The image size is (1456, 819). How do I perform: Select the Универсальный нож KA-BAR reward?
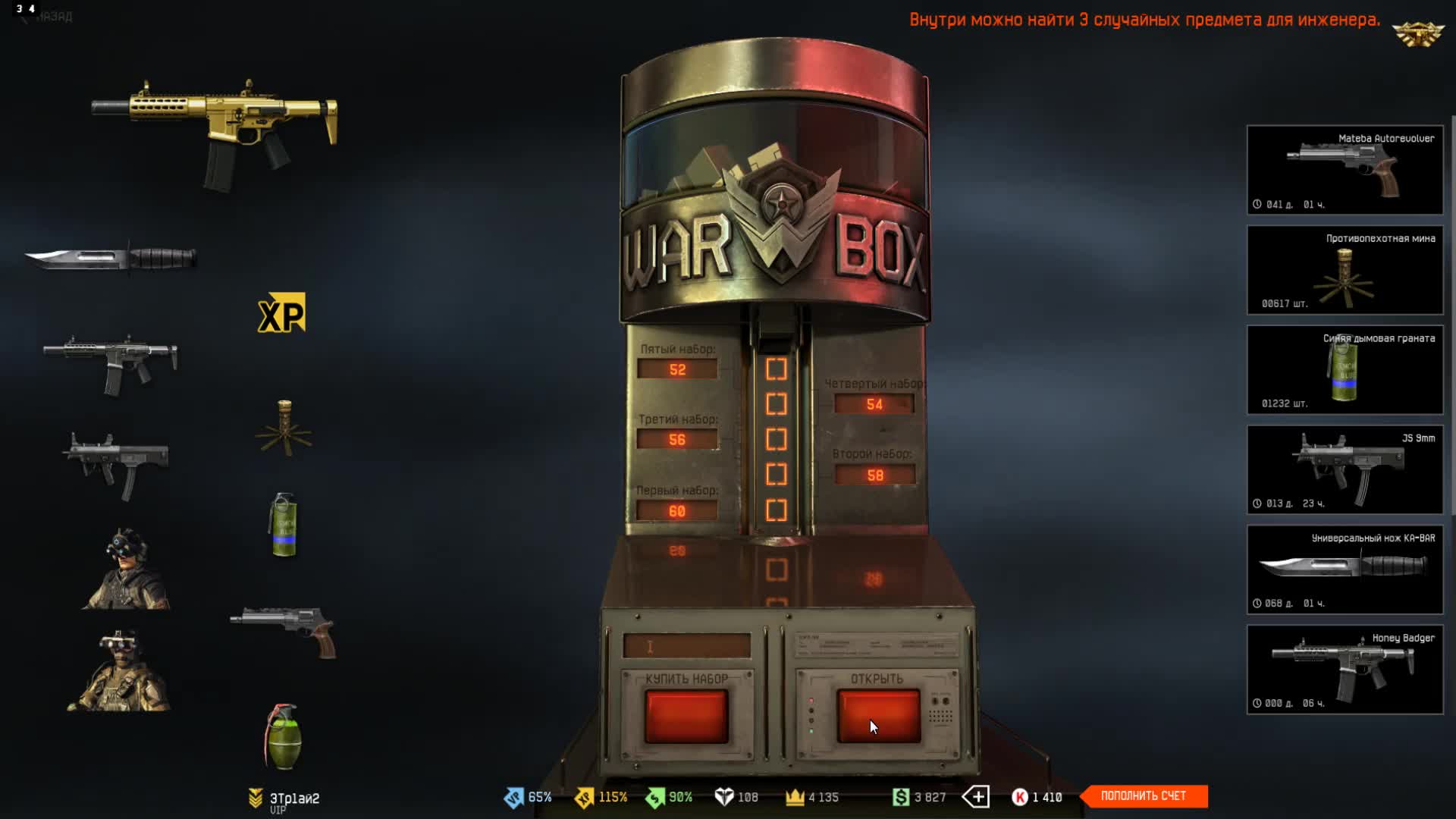coord(1345,570)
